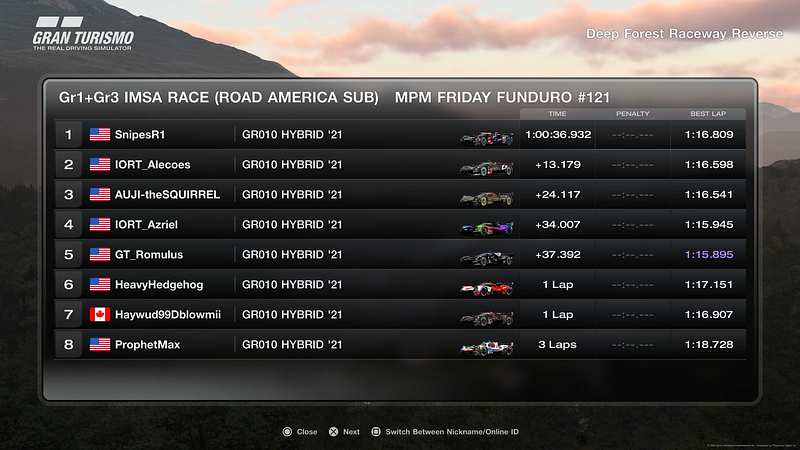
Task: Select the IORT_Alecoes result row
Action: [x=400, y=164]
